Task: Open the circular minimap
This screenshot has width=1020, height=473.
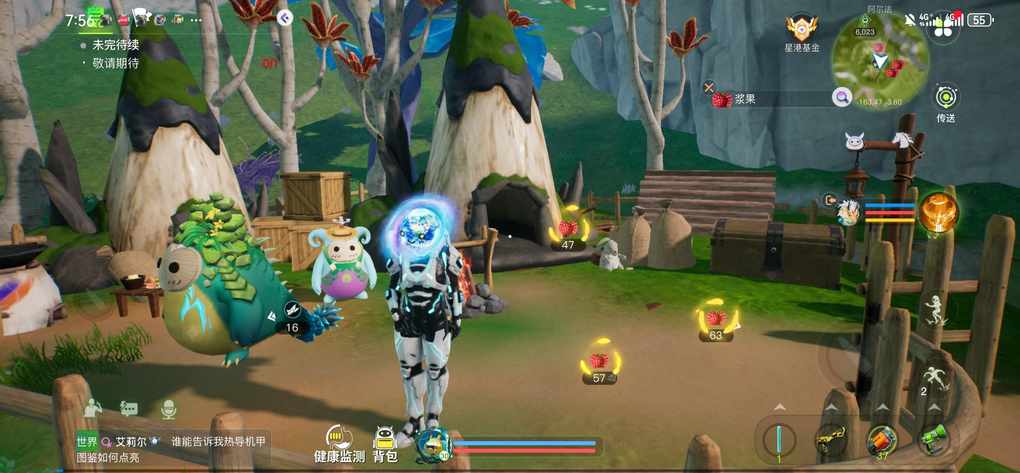Action: point(880,60)
